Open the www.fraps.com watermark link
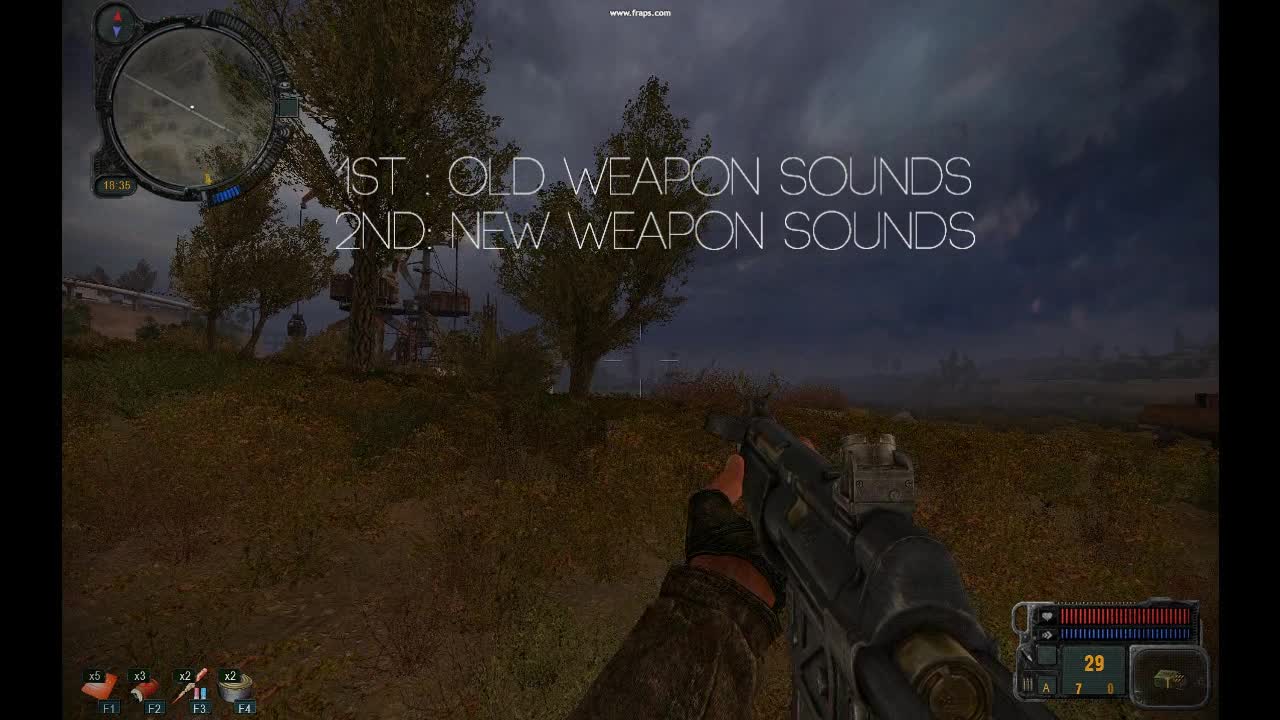This screenshot has width=1280, height=720. click(x=638, y=12)
